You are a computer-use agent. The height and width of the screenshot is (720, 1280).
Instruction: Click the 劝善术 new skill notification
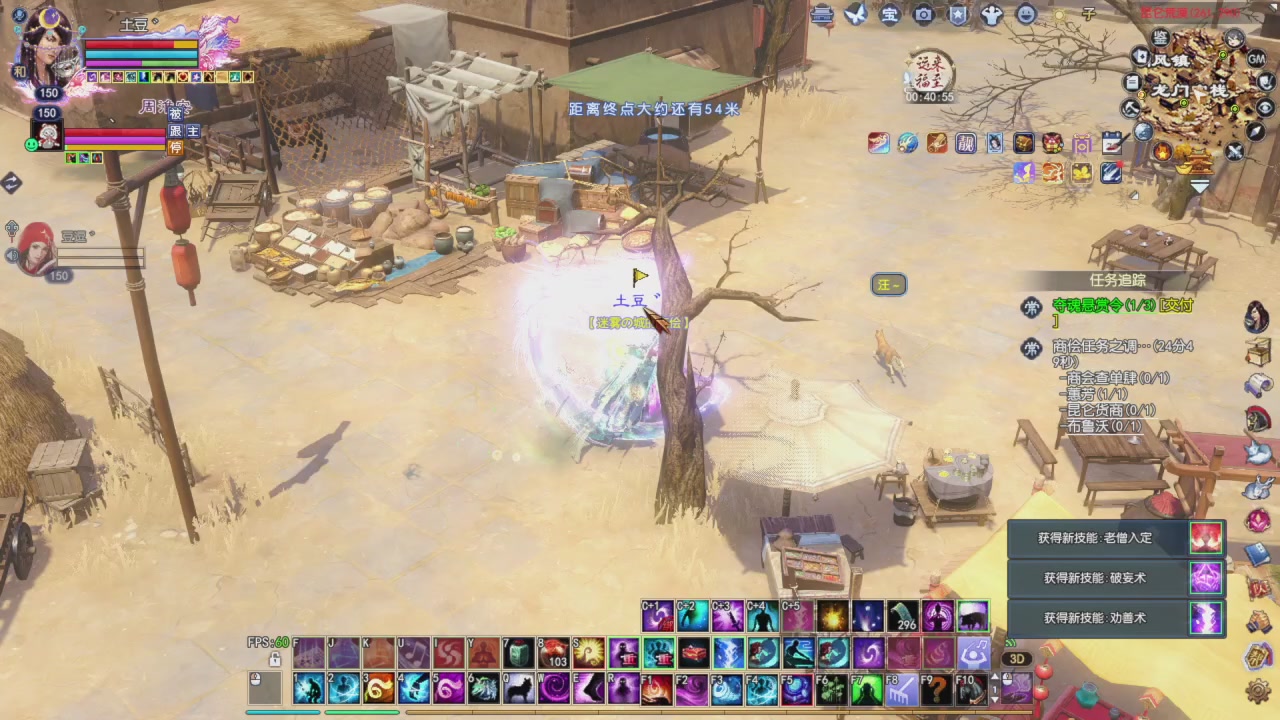pyautogui.click(x=1115, y=618)
